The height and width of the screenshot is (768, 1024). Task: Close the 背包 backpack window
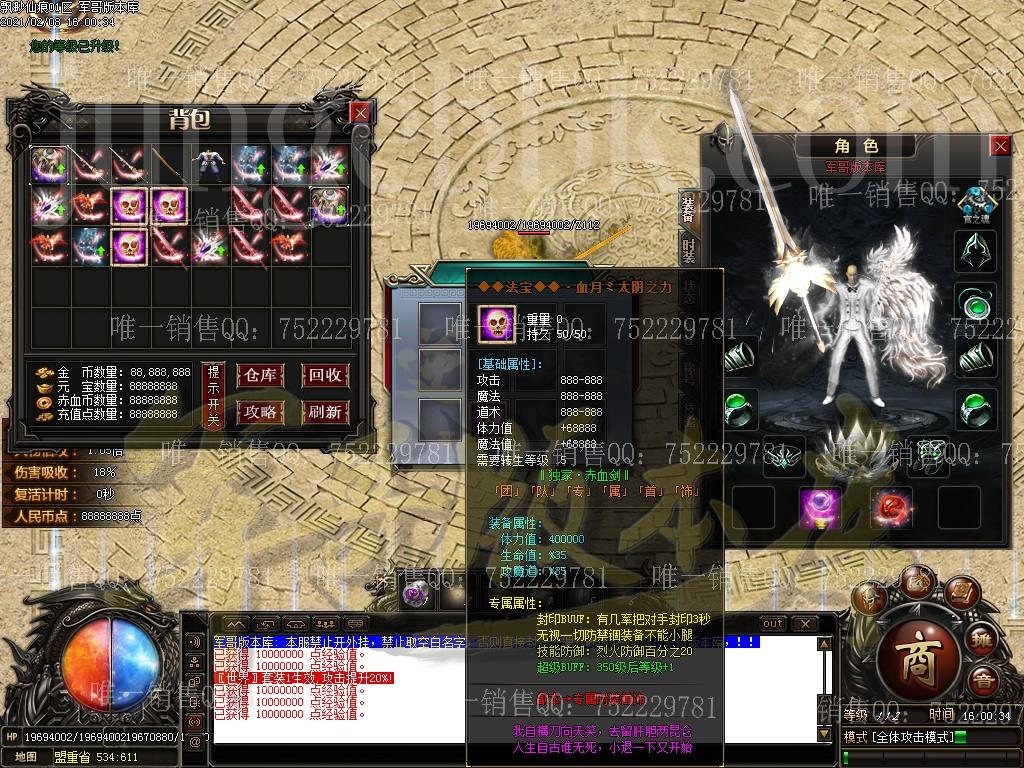click(360, 113)
